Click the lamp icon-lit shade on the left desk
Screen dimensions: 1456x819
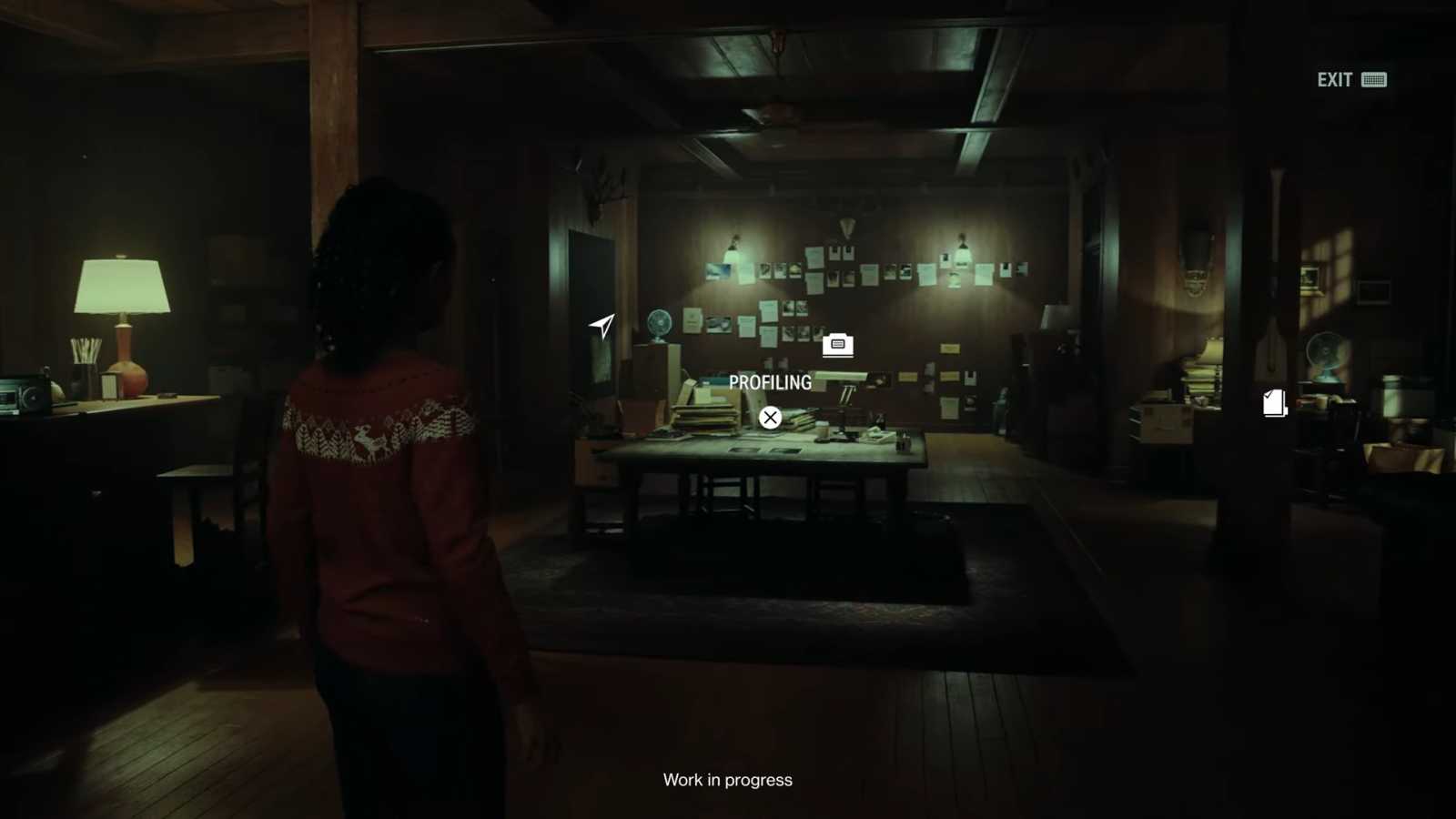point(125,287)
